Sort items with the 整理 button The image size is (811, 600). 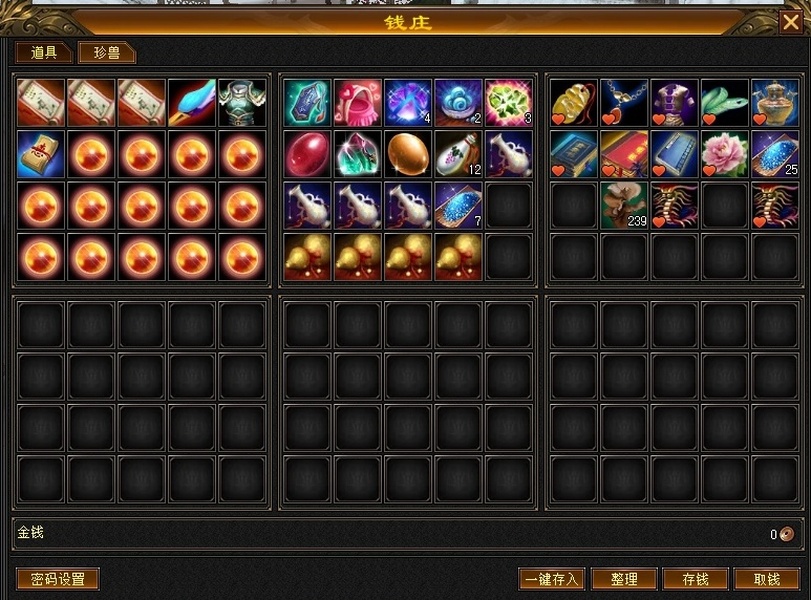[x=624, y=579]
